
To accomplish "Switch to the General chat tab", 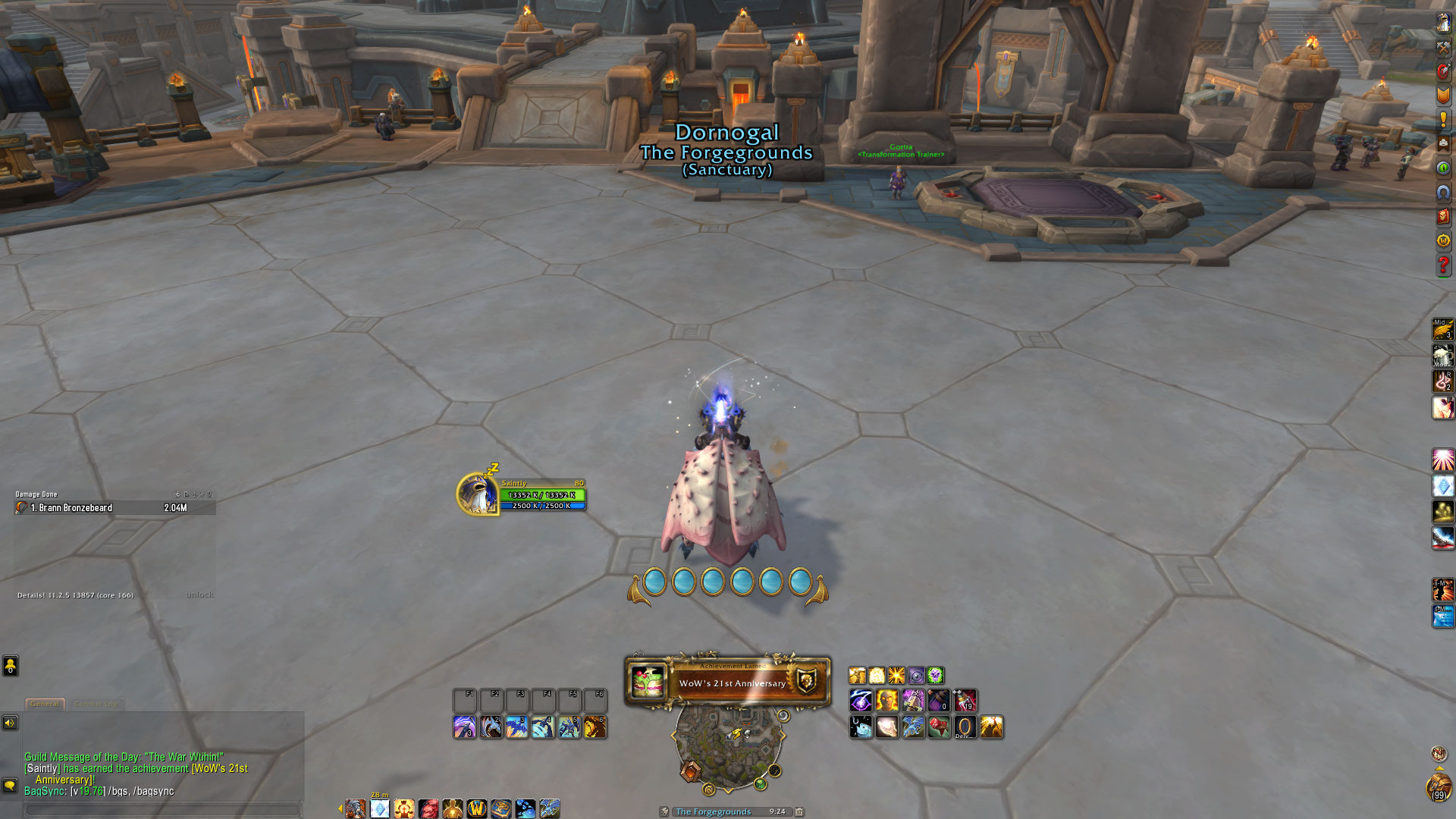I will [45, 704].
